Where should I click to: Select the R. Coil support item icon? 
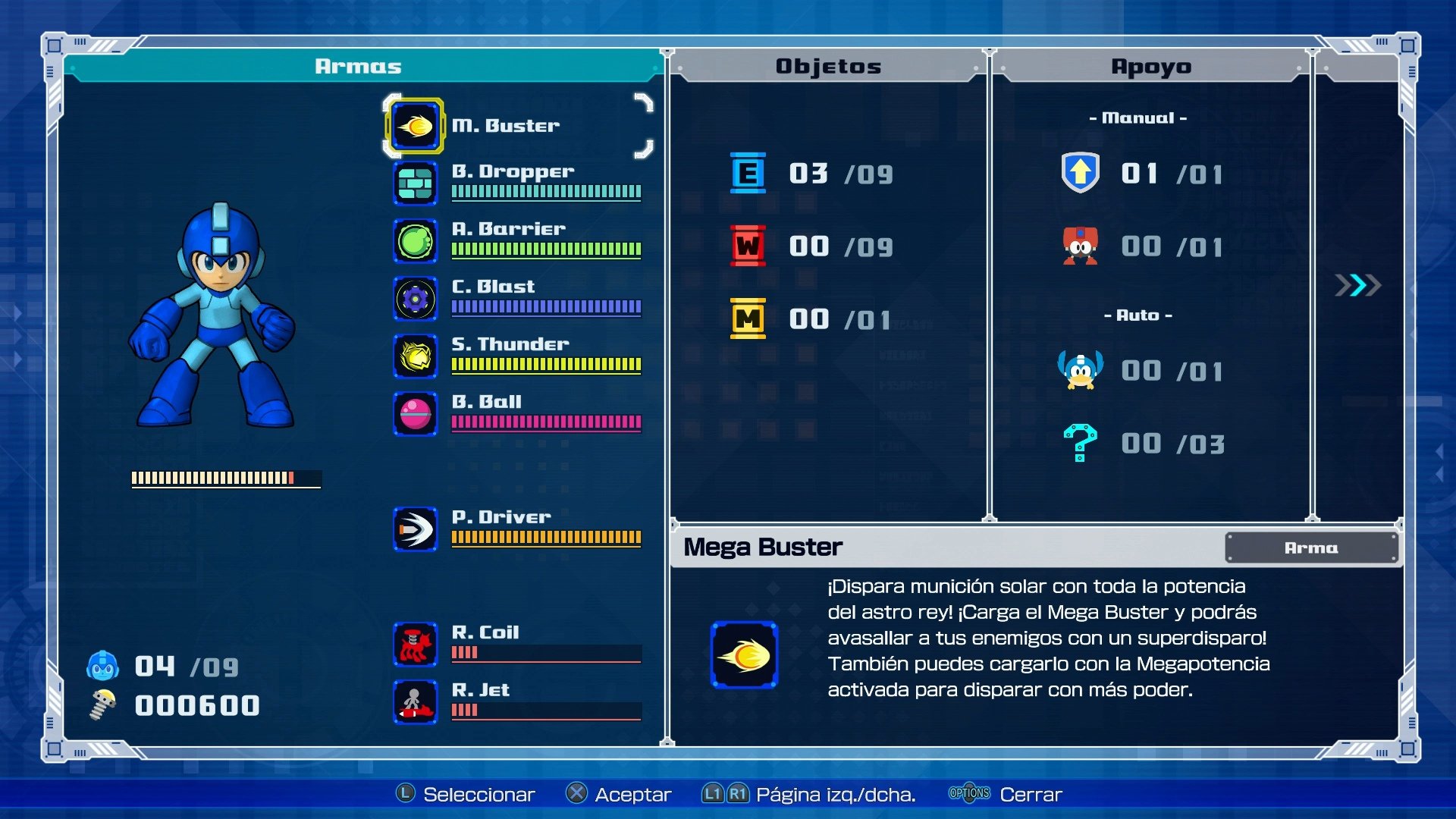414,644
